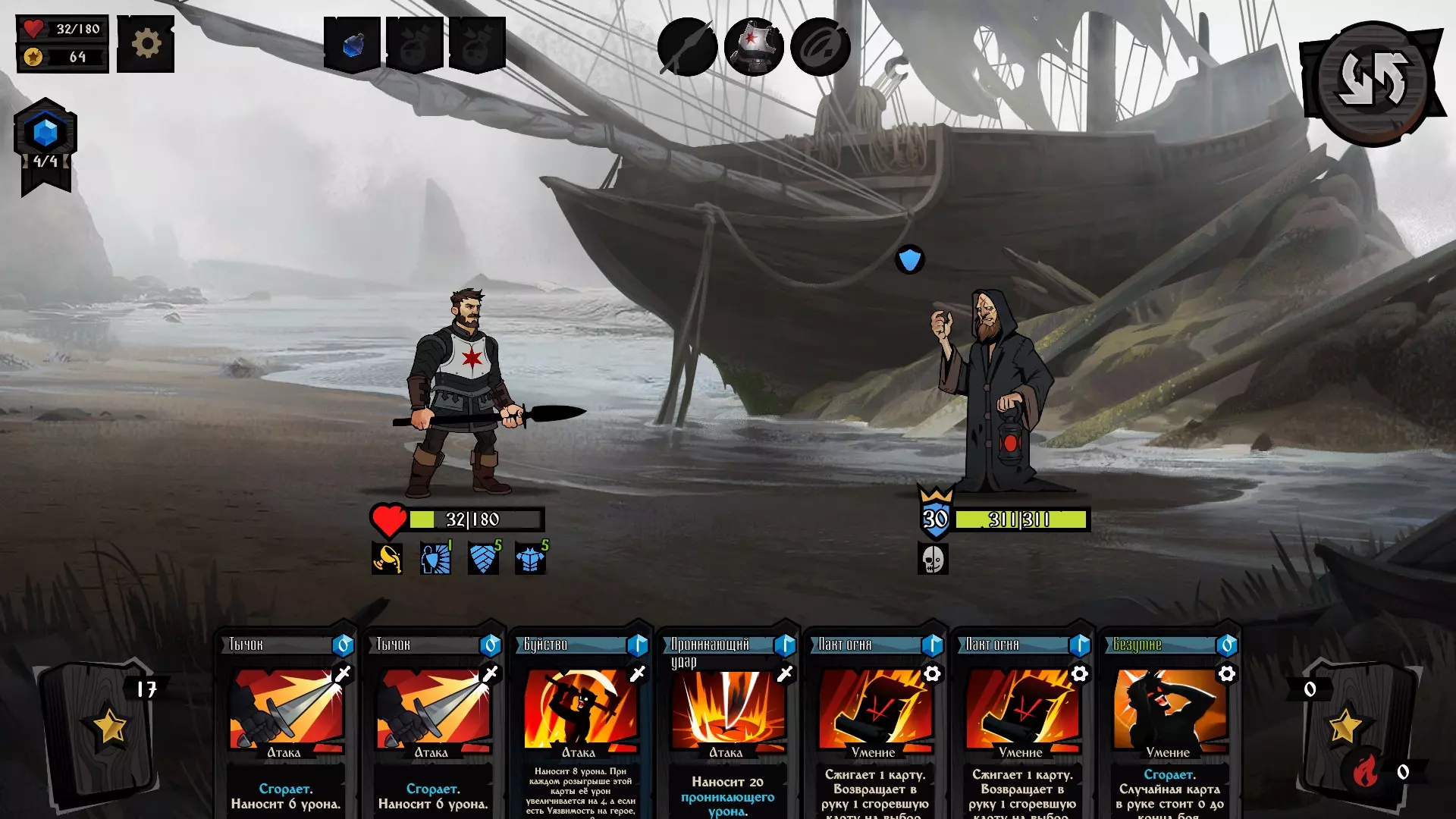Open settings with the gear button
Screen dimensions: 1456x819
tap(146, 44)
